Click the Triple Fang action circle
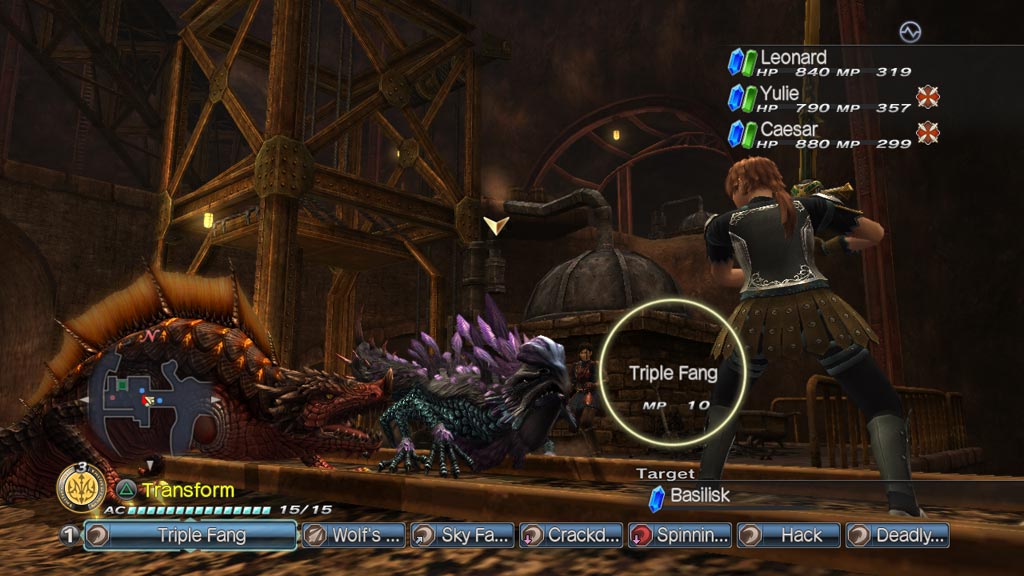 672,373
